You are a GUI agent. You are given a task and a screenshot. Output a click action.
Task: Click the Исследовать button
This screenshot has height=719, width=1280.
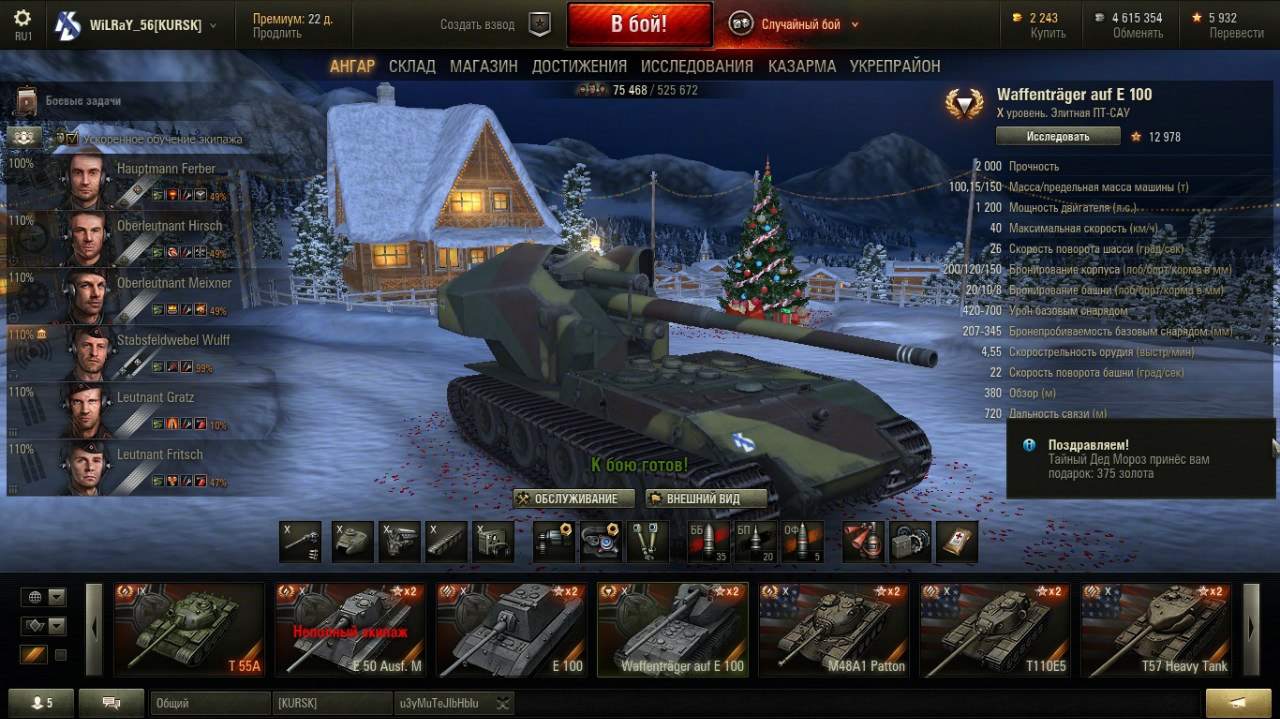tap(1057, 136)
